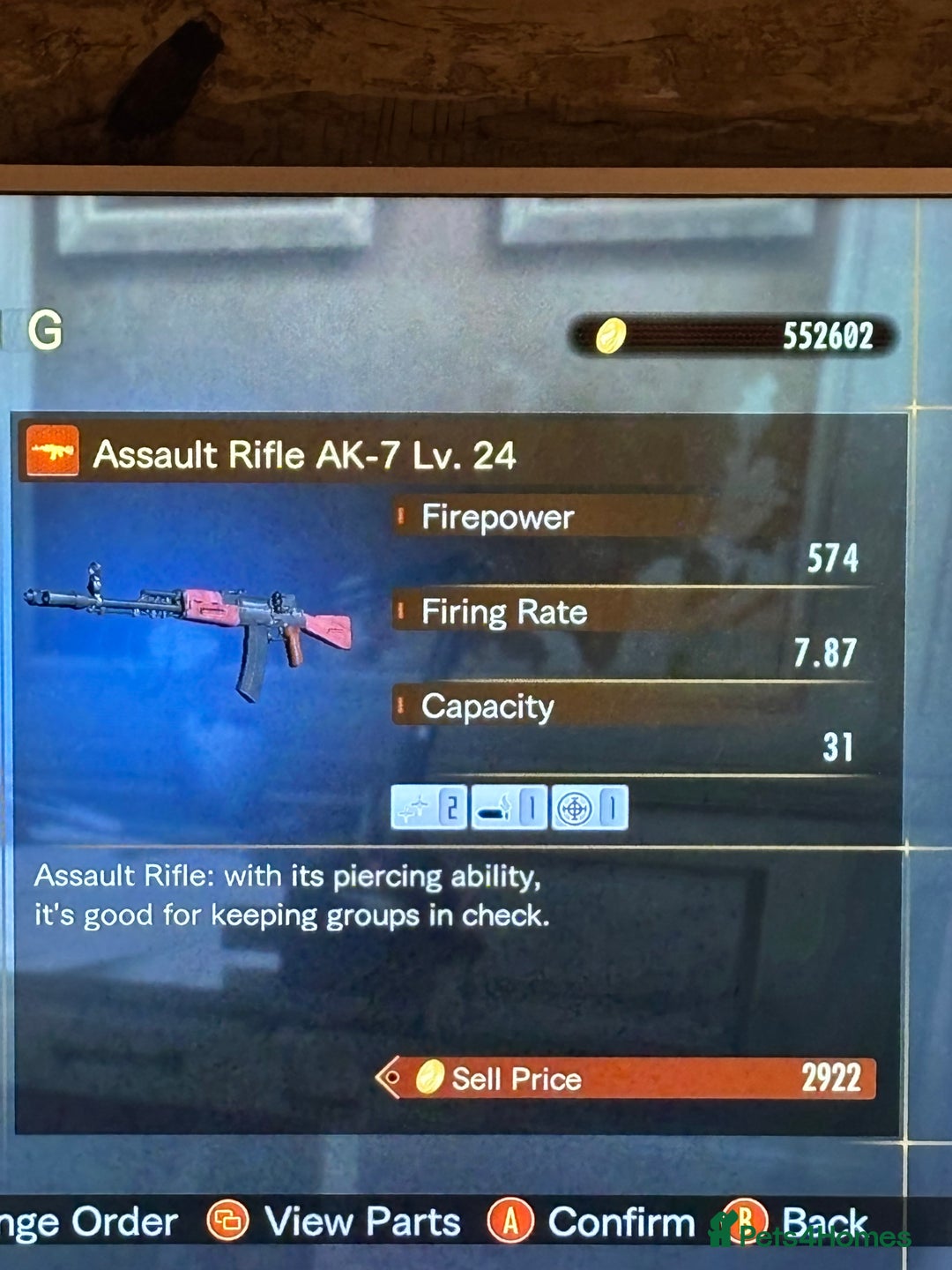This screenshot has height=1270, width=952.
Task: Click the AK-7 rifle preview image
Action: 190,622
